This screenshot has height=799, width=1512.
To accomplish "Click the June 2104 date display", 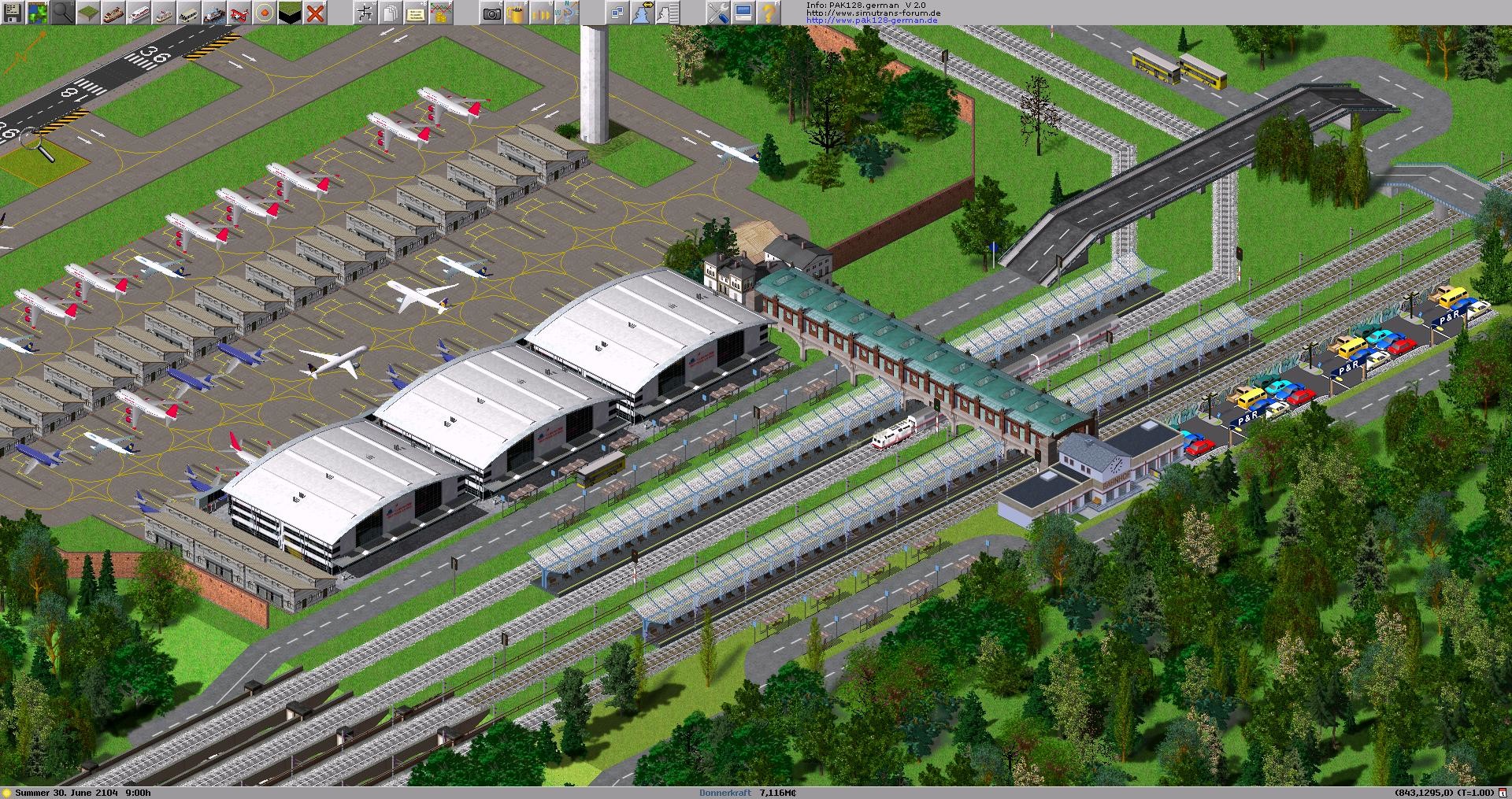I will click(83, 793).
